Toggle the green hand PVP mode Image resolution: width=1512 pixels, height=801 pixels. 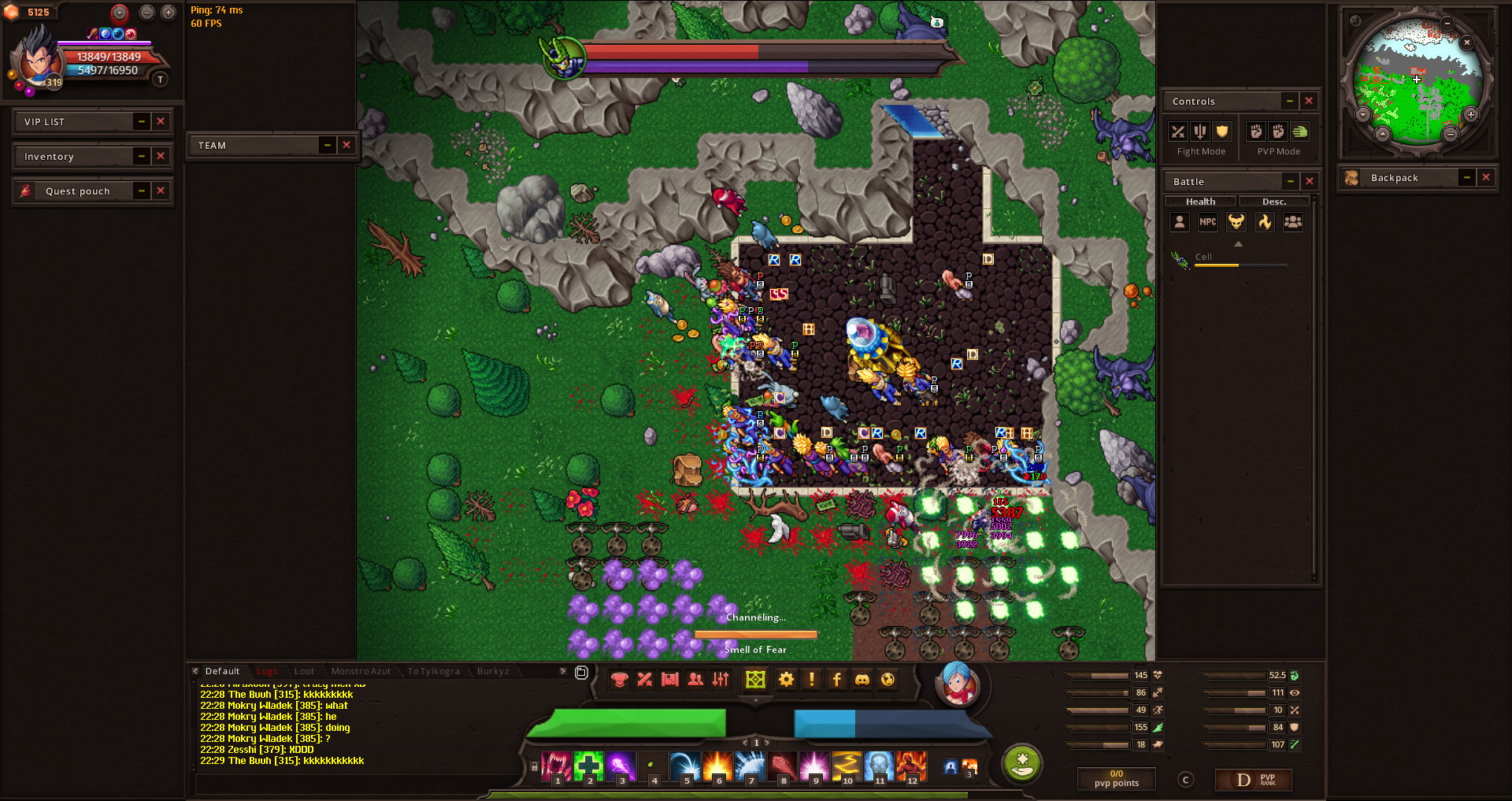tap(1299, 132)
